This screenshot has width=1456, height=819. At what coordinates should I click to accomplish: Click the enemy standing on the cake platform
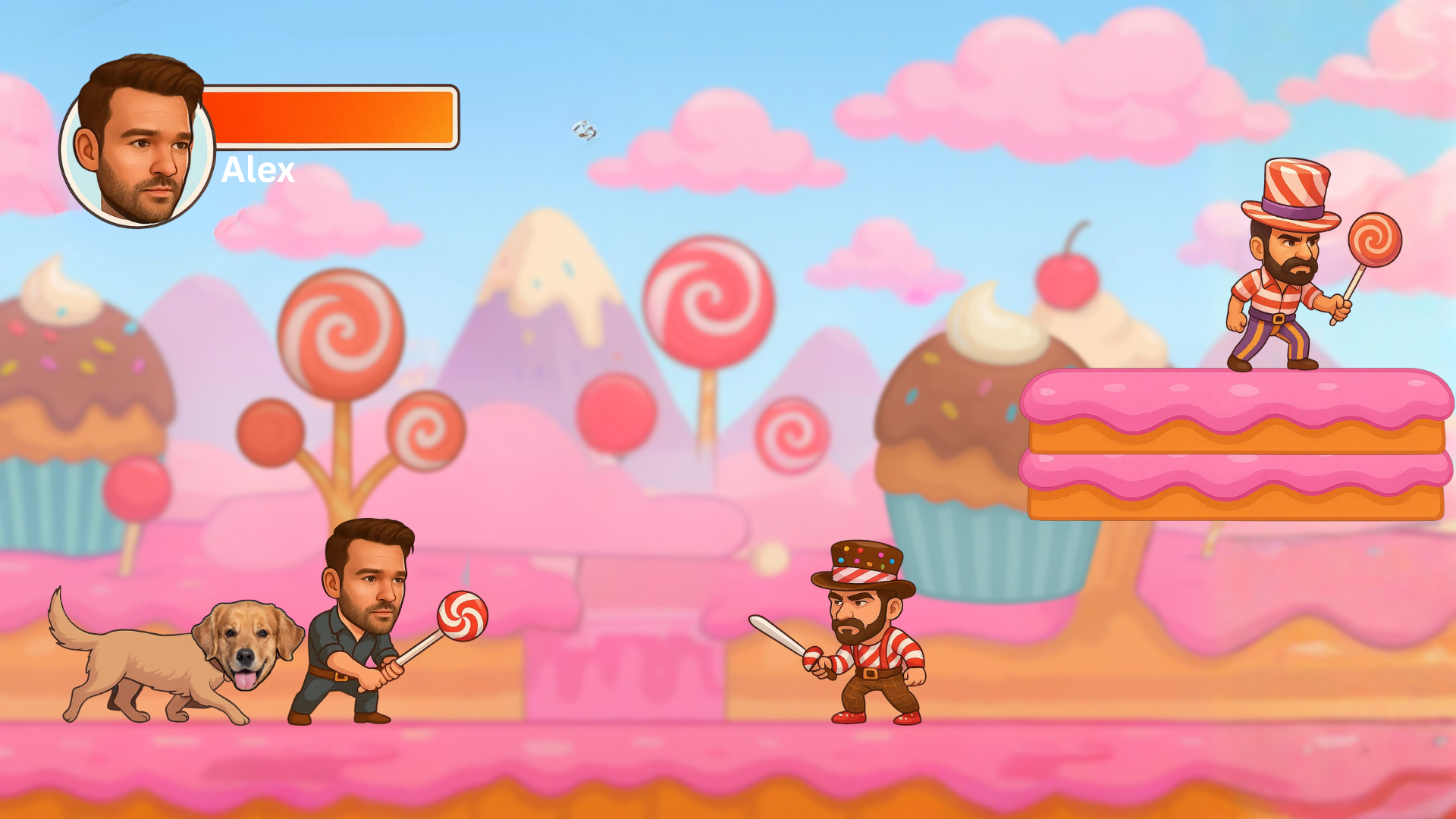(1282, 296)
